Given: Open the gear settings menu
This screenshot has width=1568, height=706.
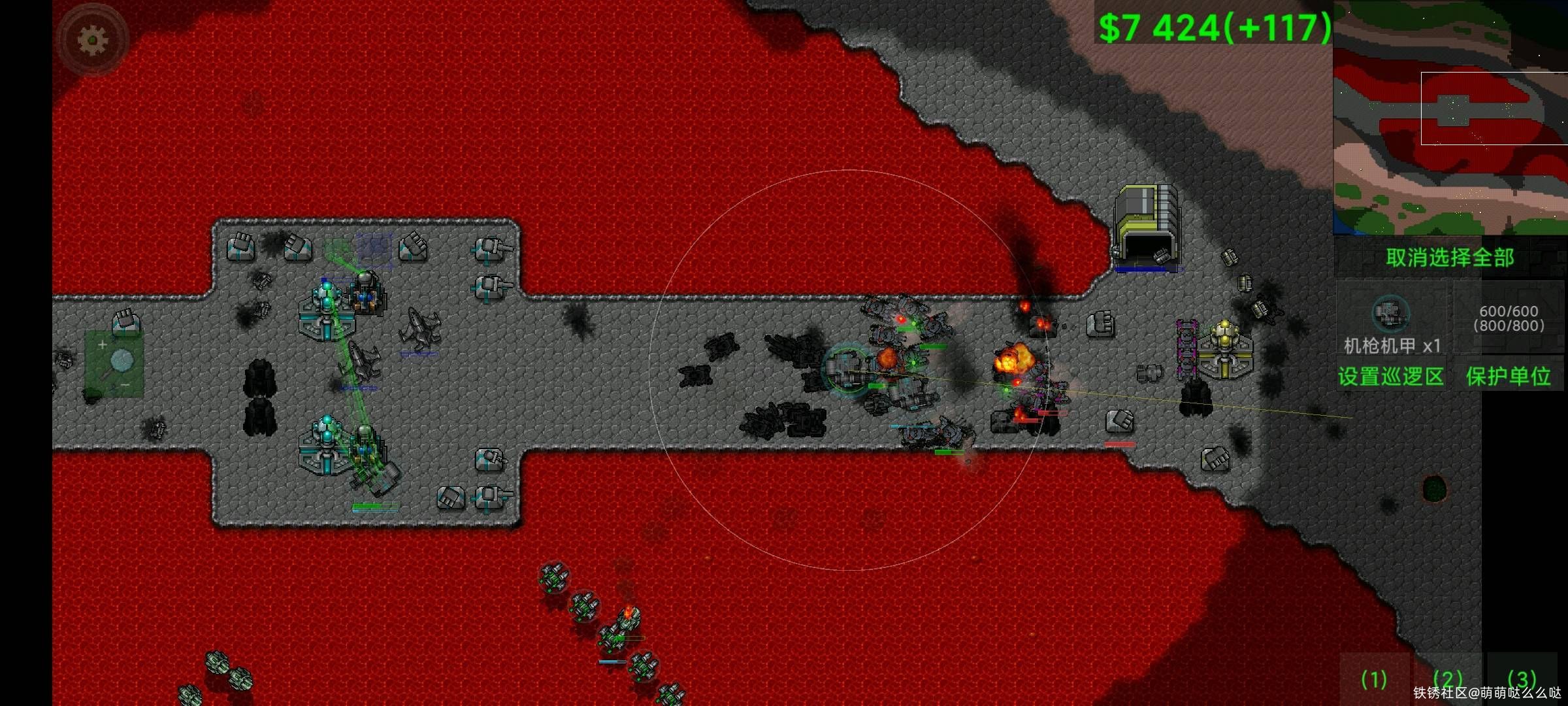Looking at the screenshot, I should [93, 41].
